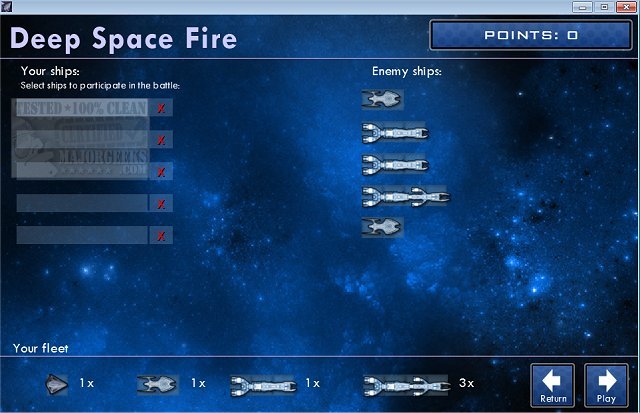Select the smallest arrowhead fighter from your fleet
640x413 pixels.
click(x=57, y=383)
